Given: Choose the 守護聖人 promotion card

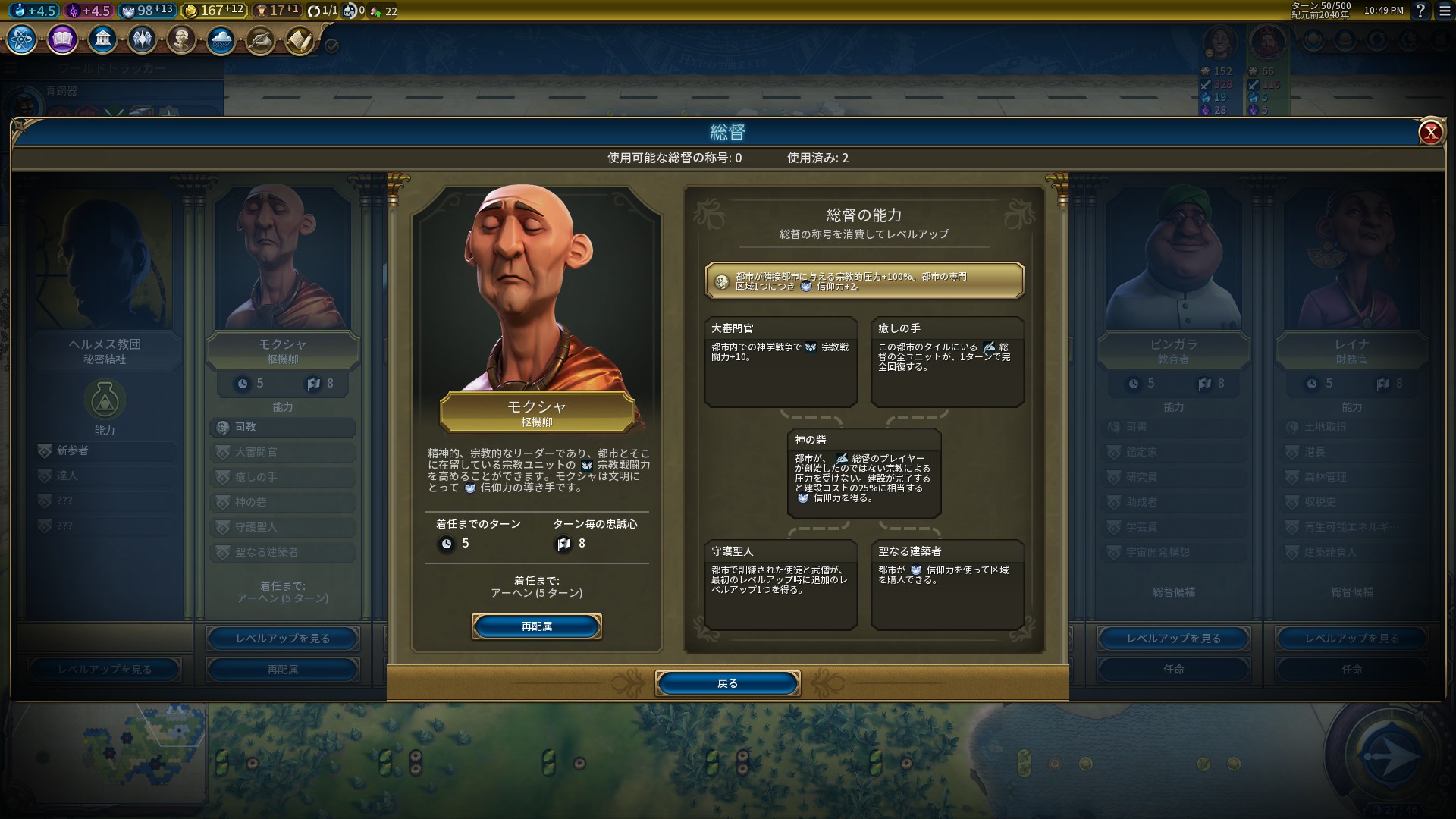Looking at the screenshot, I should tap(780, 584).
